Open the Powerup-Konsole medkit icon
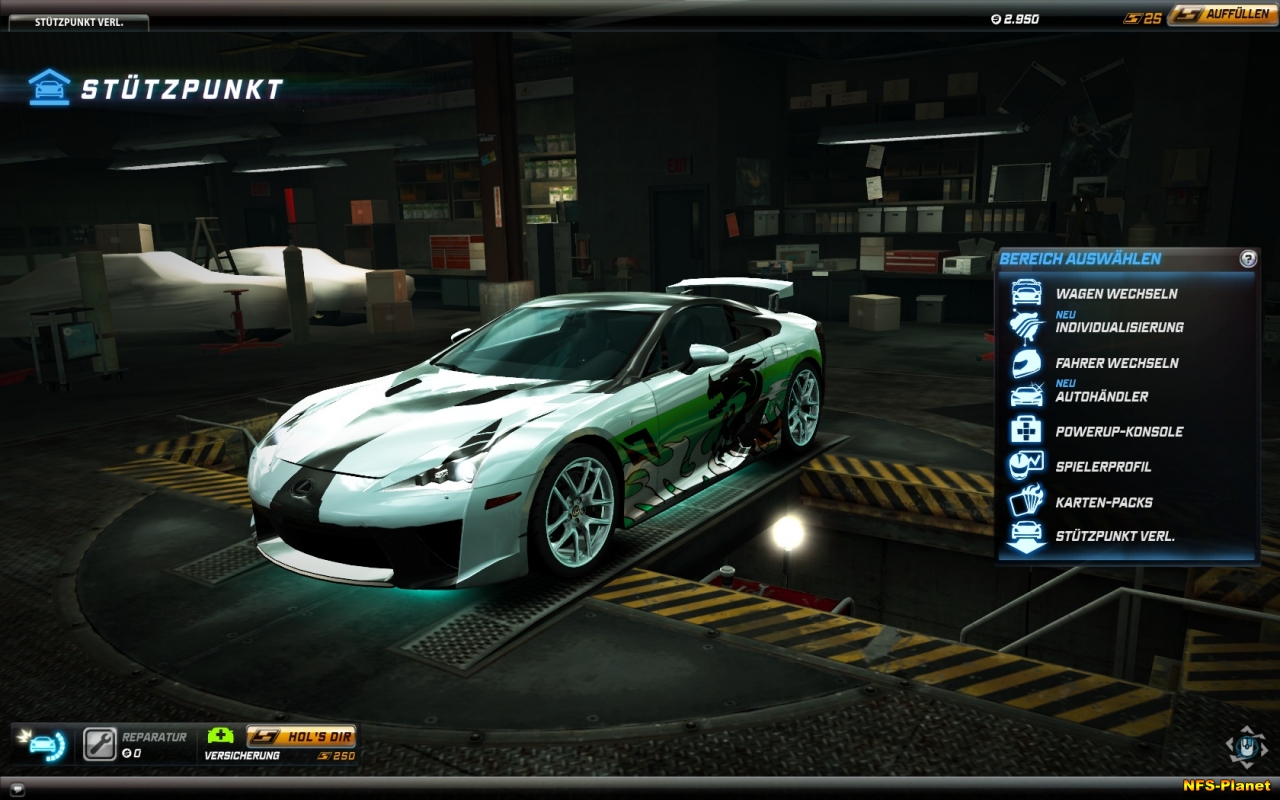Screen dimensions: 1280x800 coord(1027,431)
